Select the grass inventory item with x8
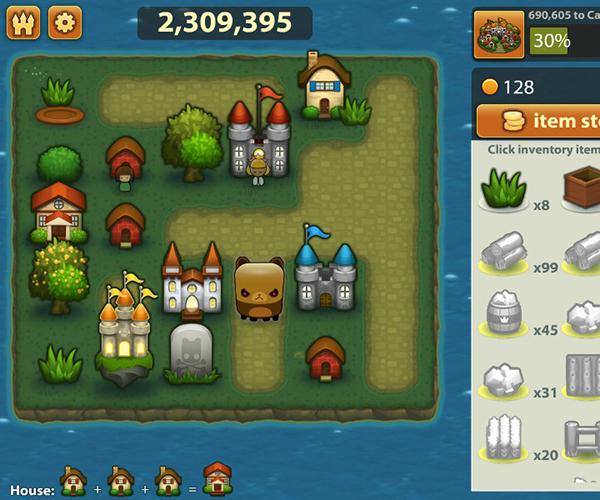 tap(505, 187)
